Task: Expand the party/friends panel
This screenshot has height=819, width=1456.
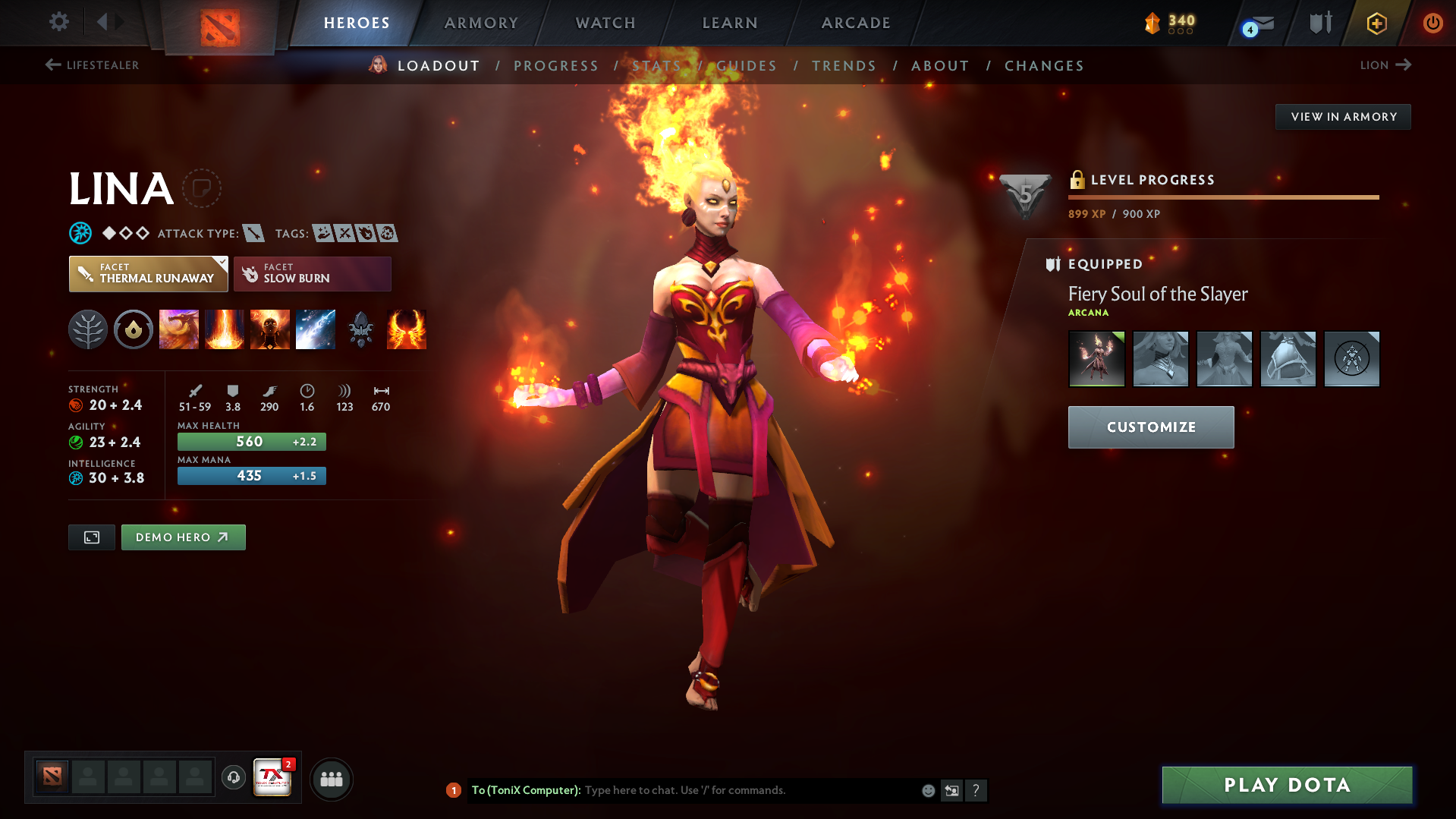Action: pos(332,779)
